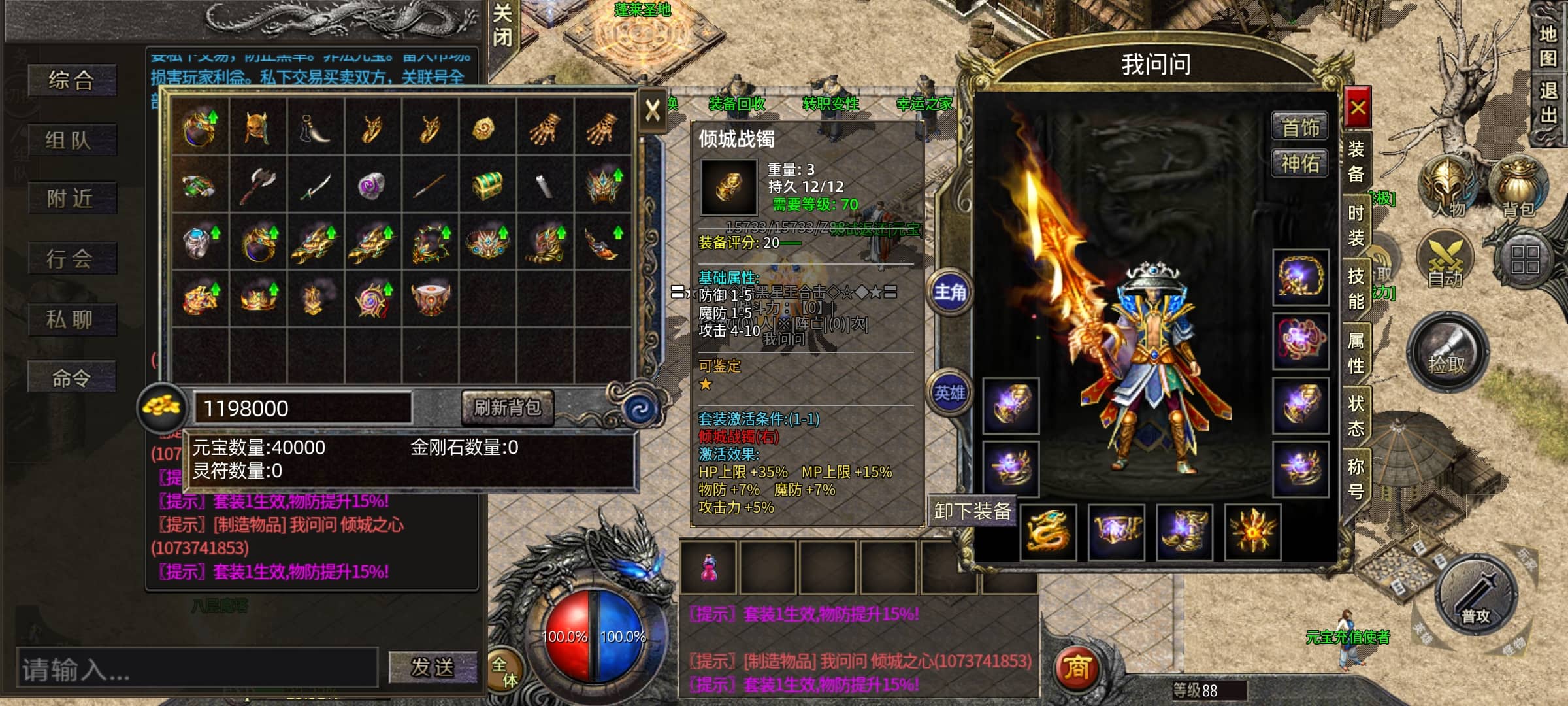Select the green treasure chest in the bag
This screenshot has height=706, width=1568.
point(487,185)
